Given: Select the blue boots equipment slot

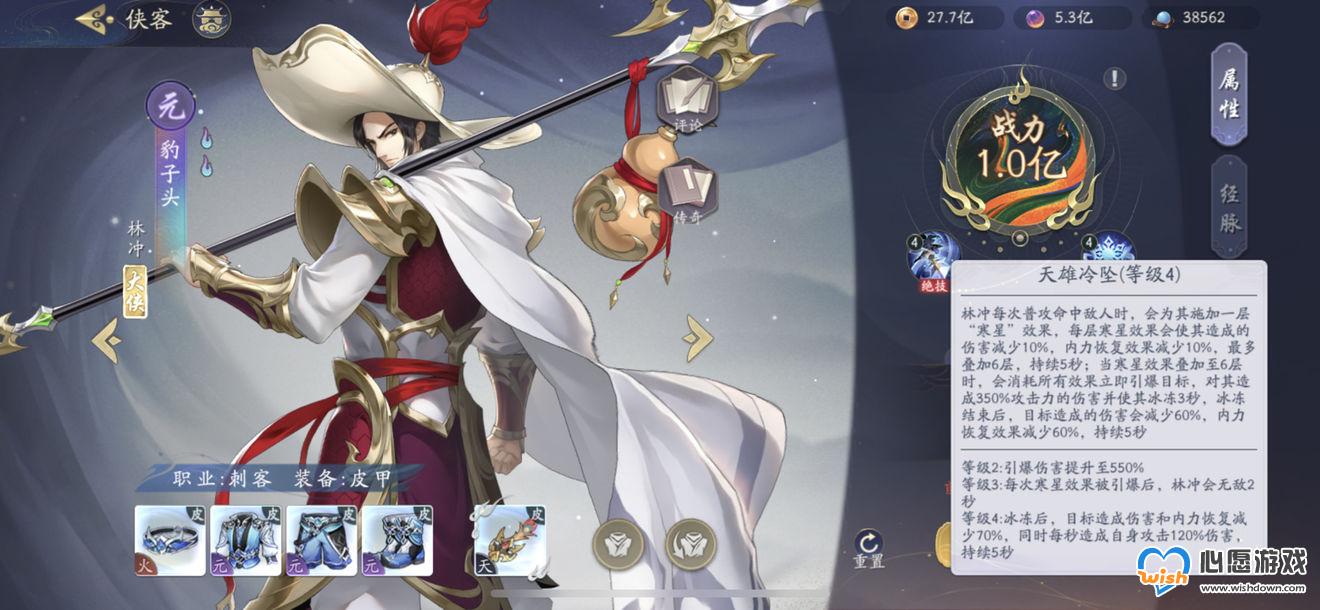Looking at the screenshot, I should 397,540.
